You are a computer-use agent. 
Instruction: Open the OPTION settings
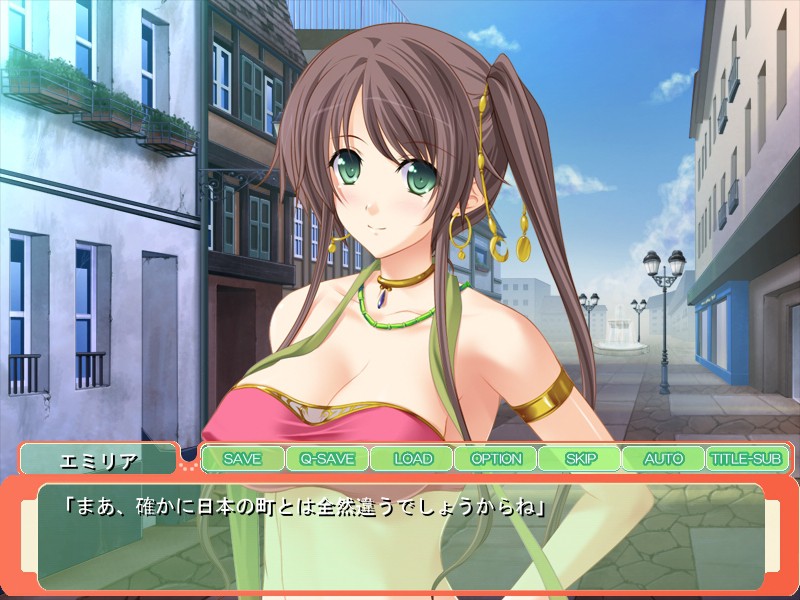tap(496, 459)
